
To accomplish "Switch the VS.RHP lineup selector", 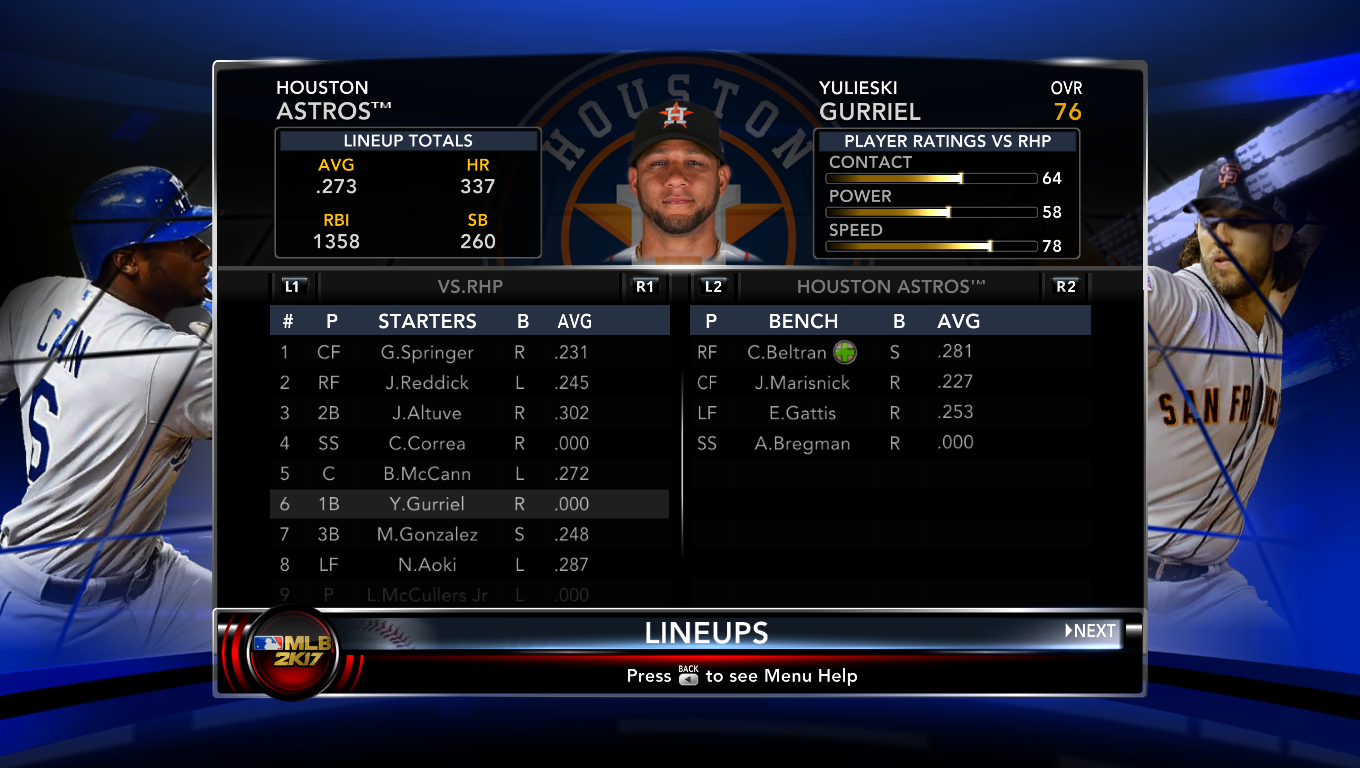I will point(470,287).
